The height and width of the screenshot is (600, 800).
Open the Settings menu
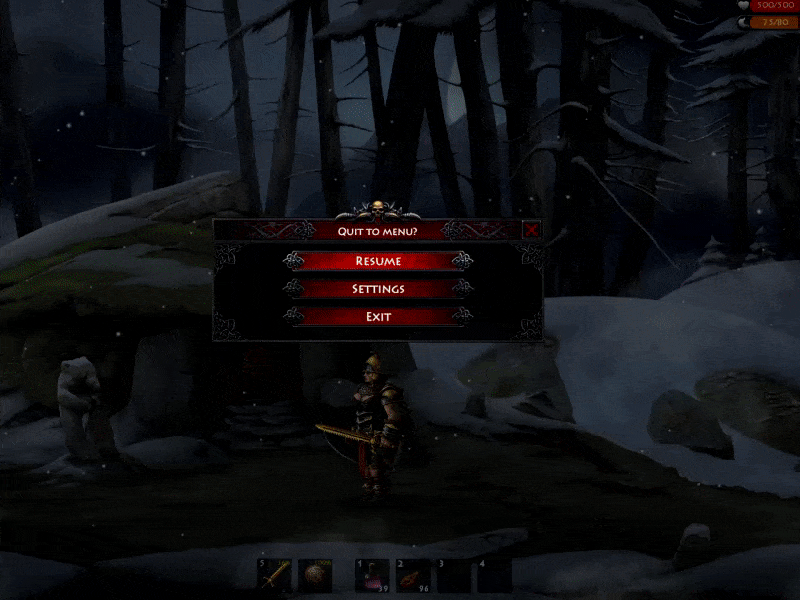[378, 289]
